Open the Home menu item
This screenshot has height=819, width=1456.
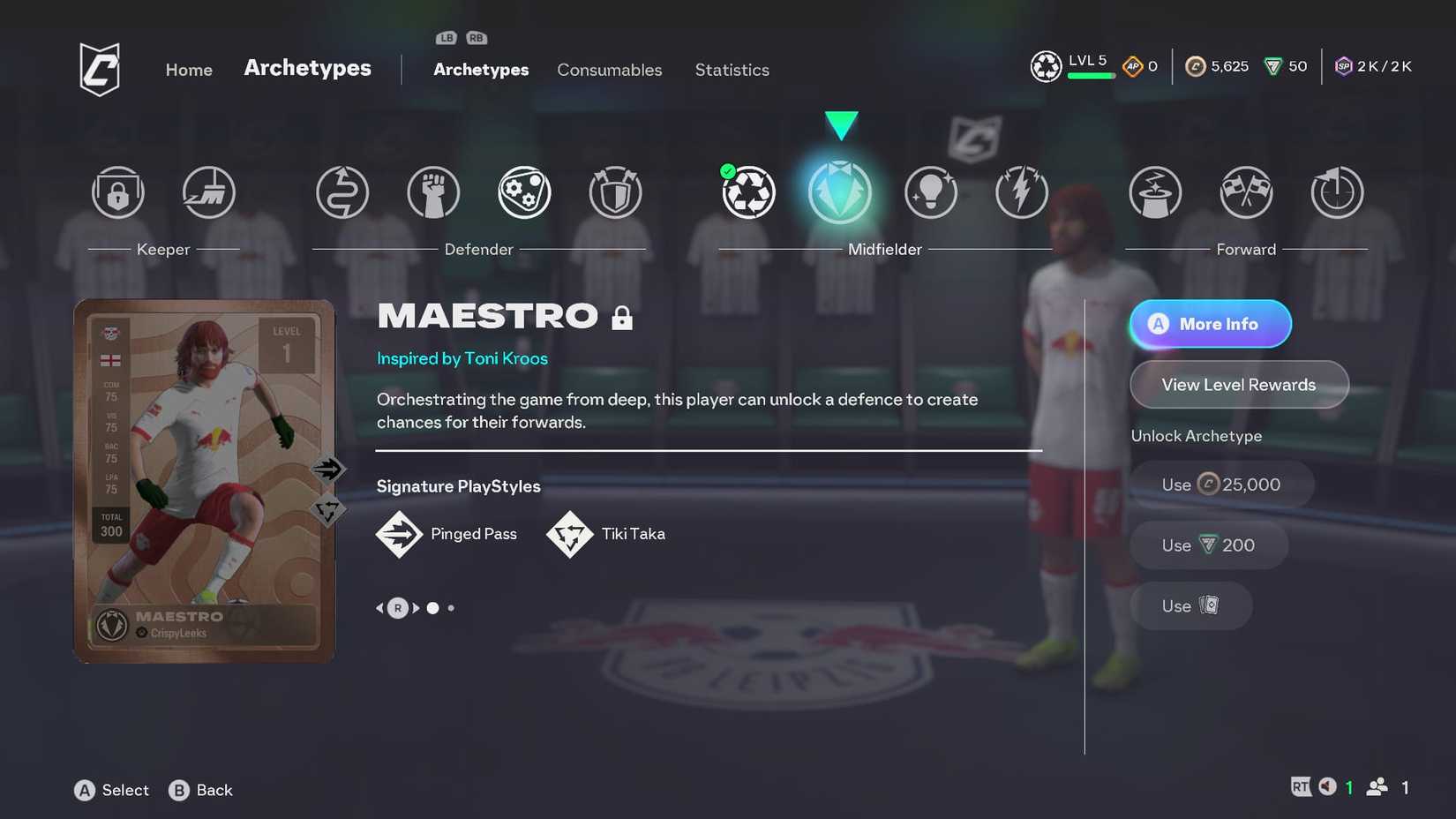point(188,70)
